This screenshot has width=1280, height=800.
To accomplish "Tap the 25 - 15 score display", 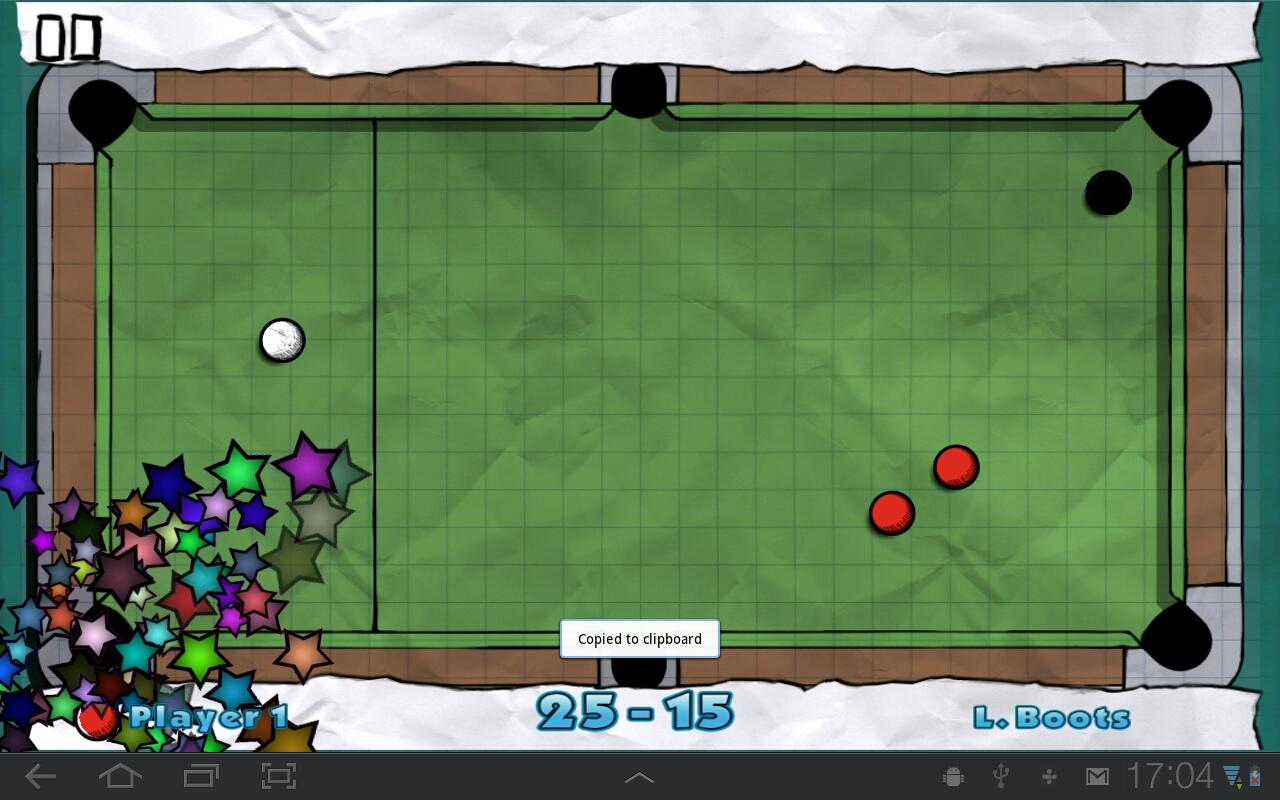I will click(637, 710).
